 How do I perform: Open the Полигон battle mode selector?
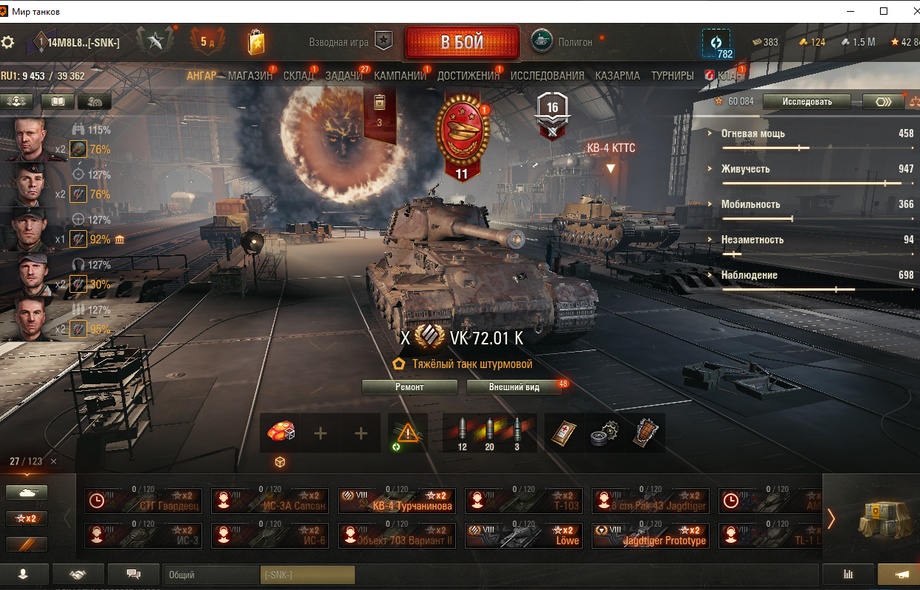pyautogui.click(x=562, y=42)
